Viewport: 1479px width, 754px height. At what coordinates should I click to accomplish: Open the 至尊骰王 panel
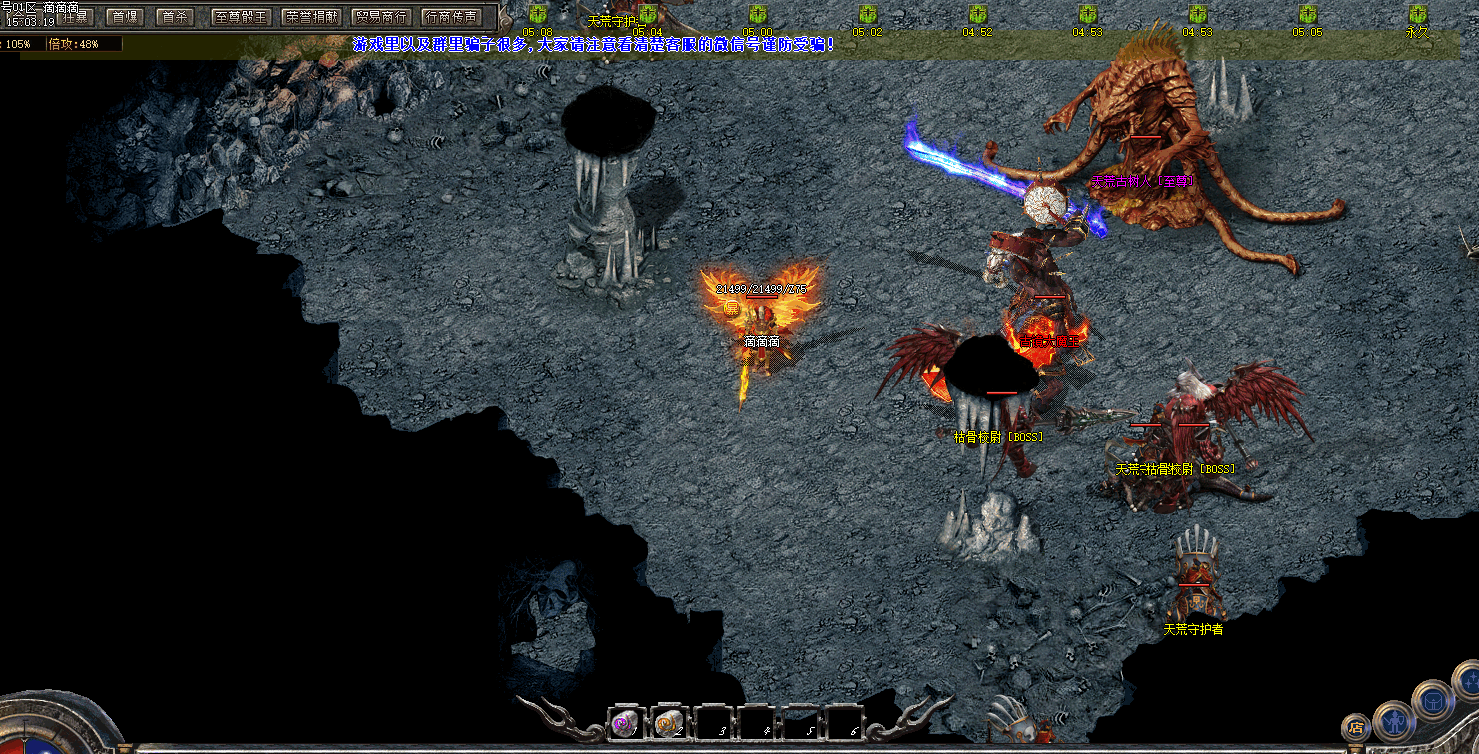(x=241, y=17)
